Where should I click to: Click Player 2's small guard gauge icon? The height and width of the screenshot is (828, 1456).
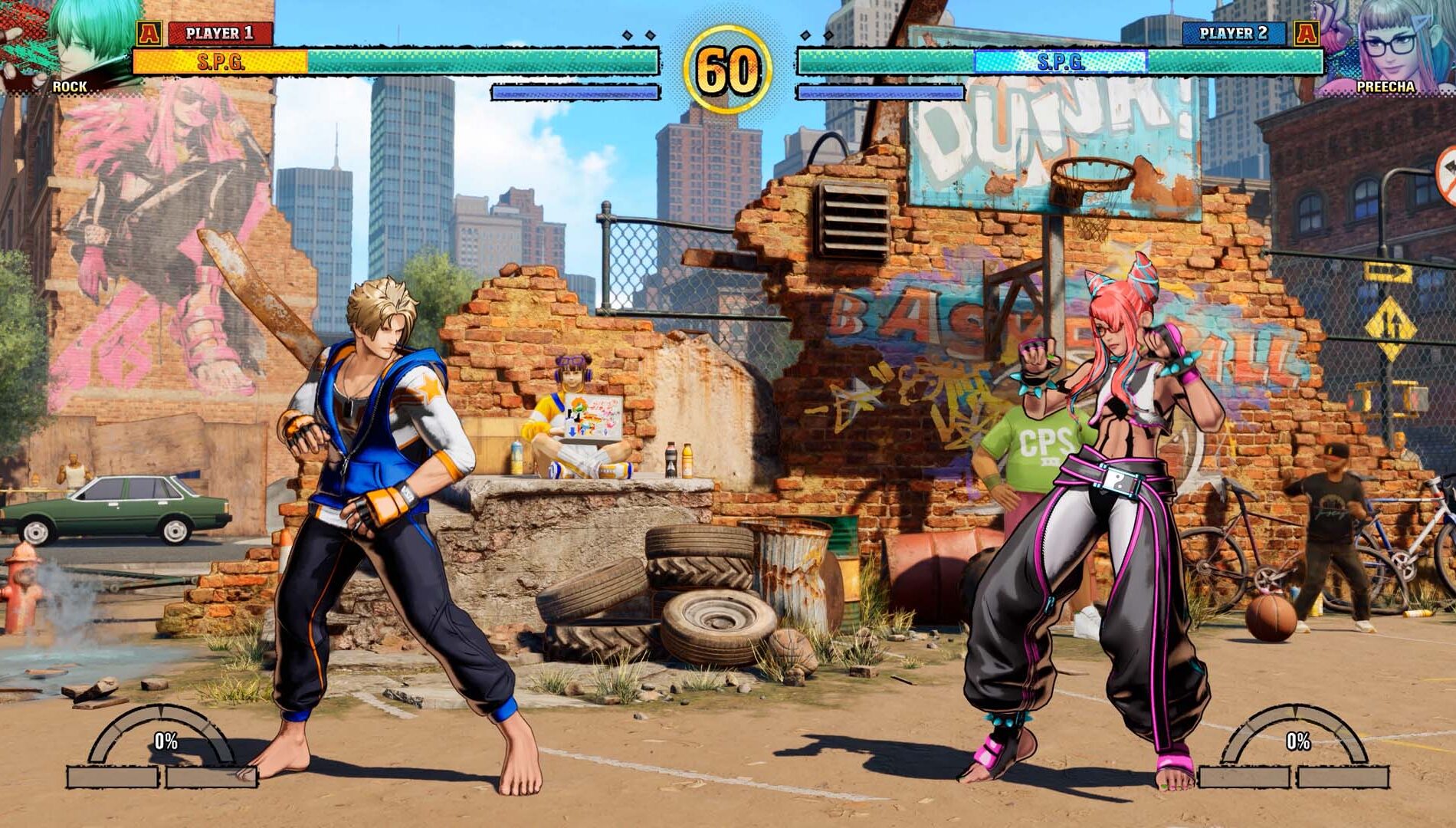[883, 94]
